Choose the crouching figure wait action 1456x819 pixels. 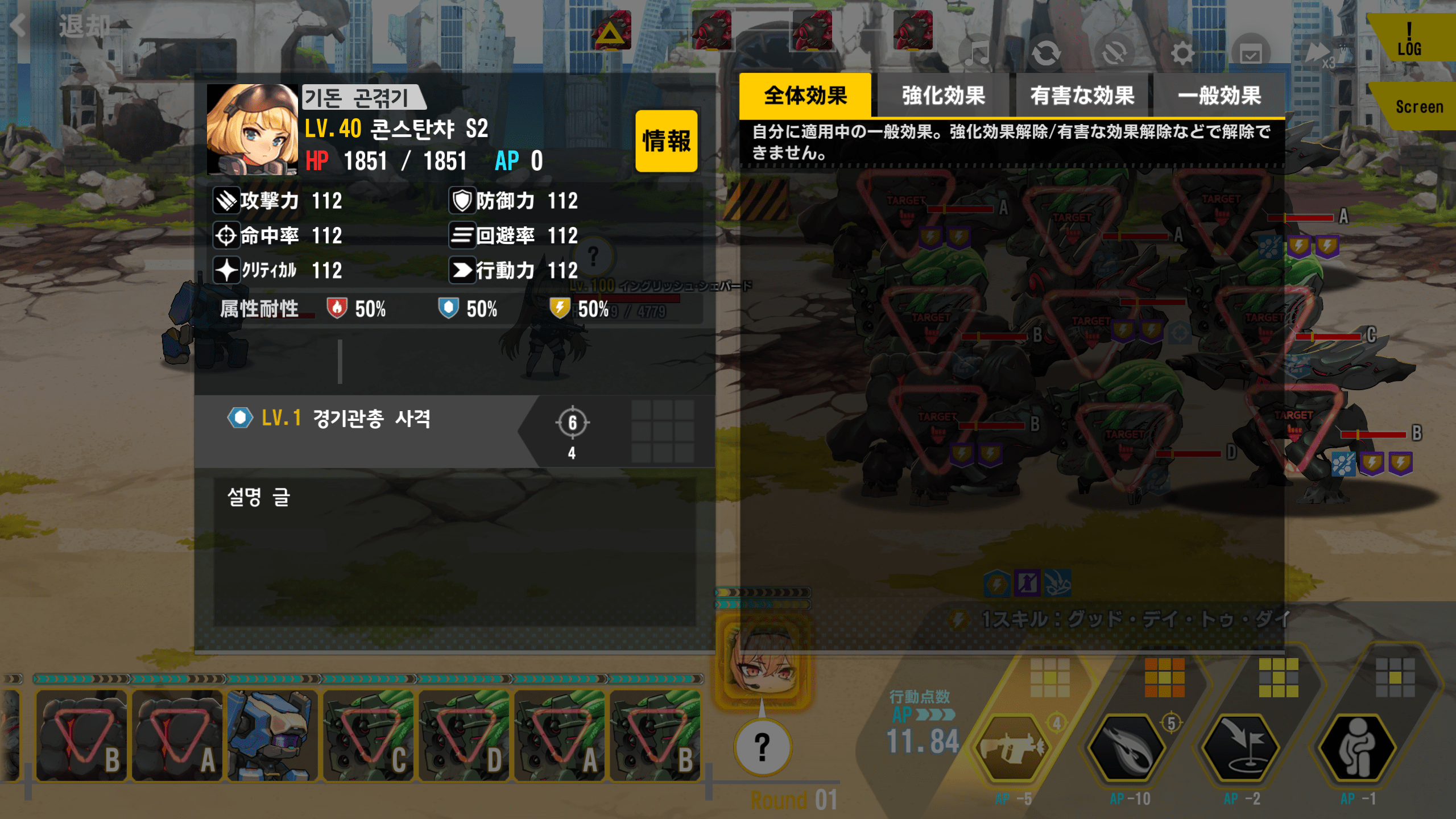[x=1357, y=748]
